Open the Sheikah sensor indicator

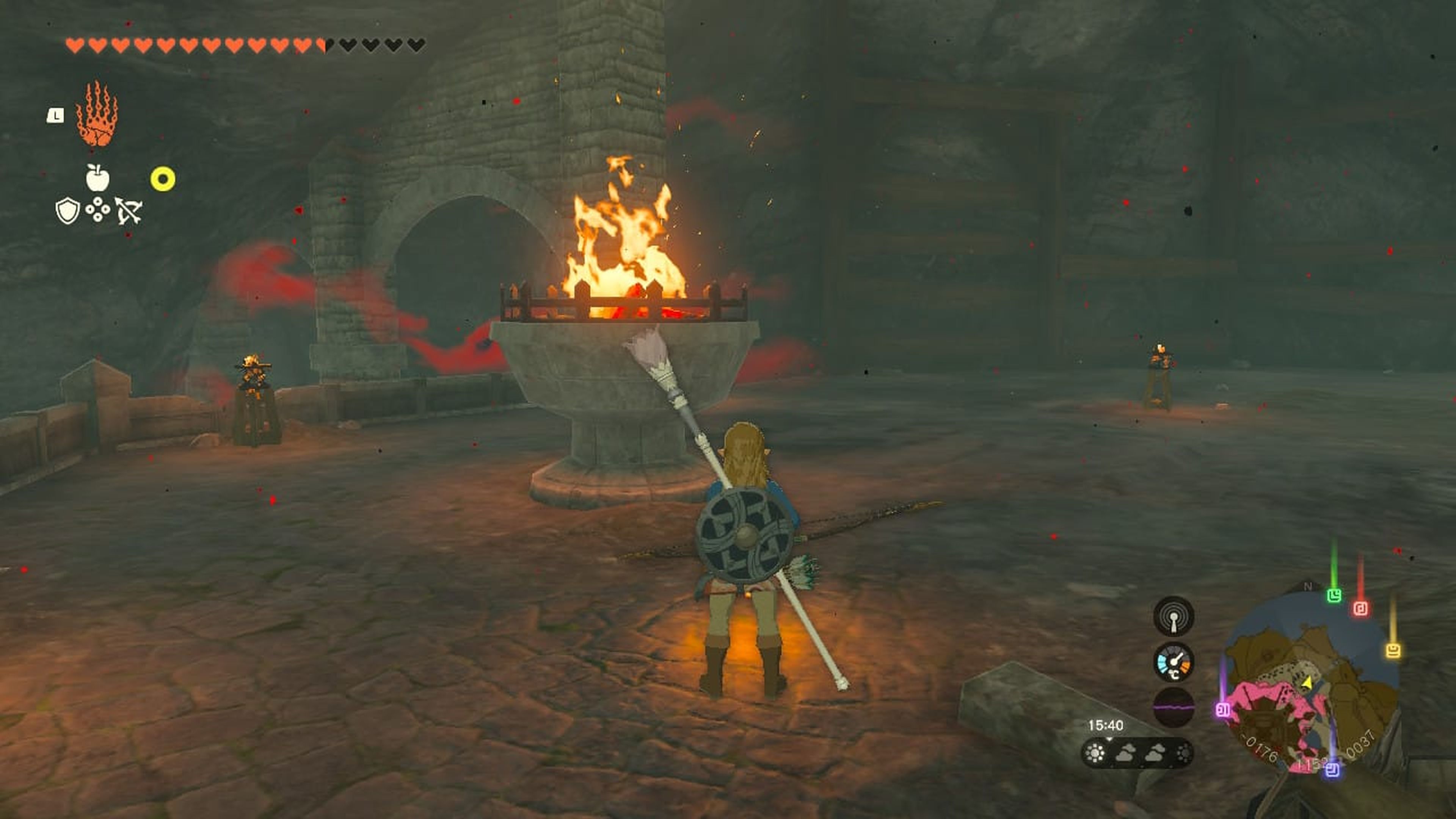1174,616
